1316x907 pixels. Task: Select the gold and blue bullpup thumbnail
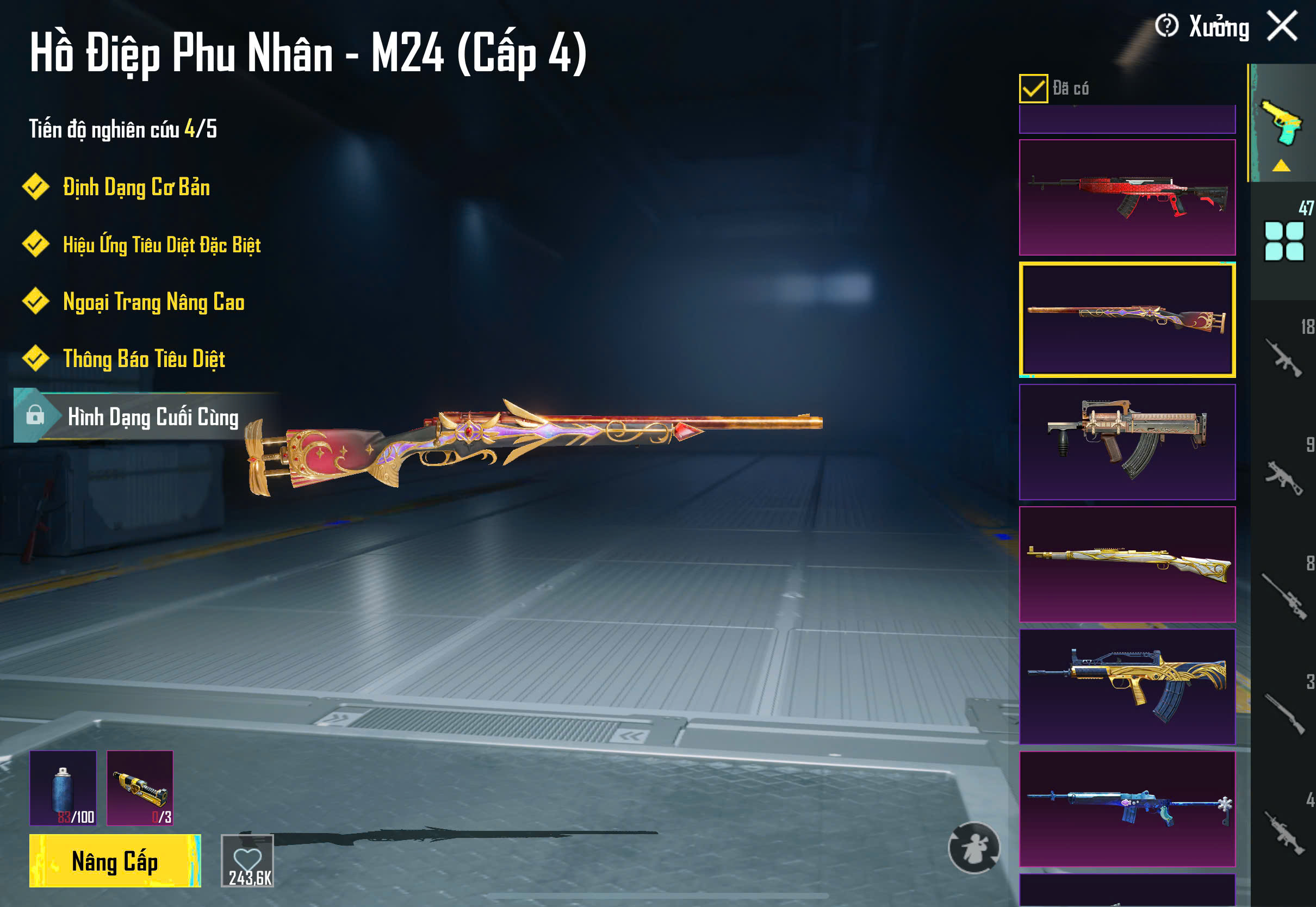coord(1127,686)
